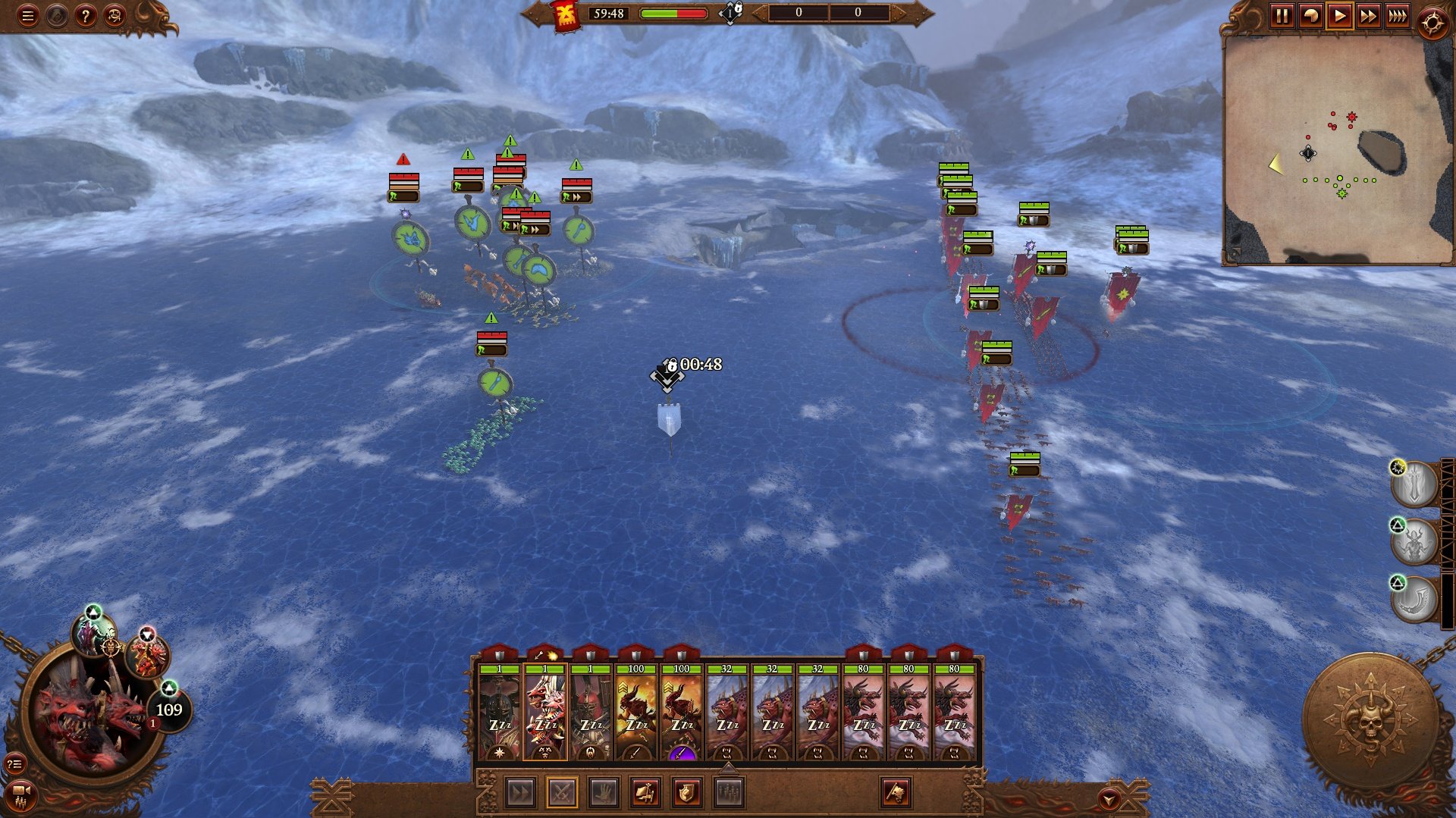Set battle speed to normal play
Viewport: 1456px width, 818px height.
tap(1339, 16)
